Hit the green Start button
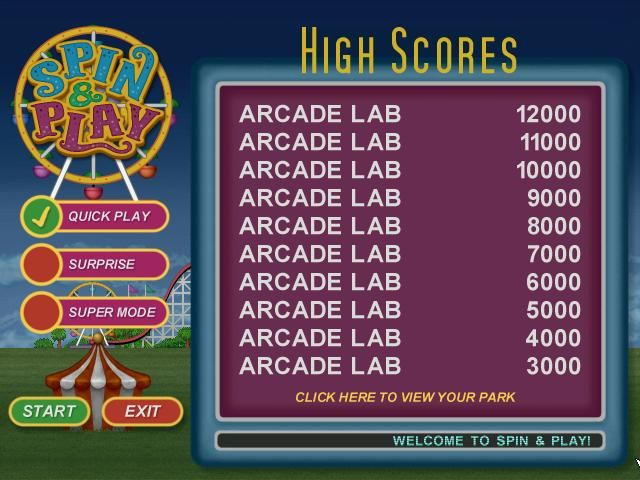The image size is (640, 480). tap(49, 411)
